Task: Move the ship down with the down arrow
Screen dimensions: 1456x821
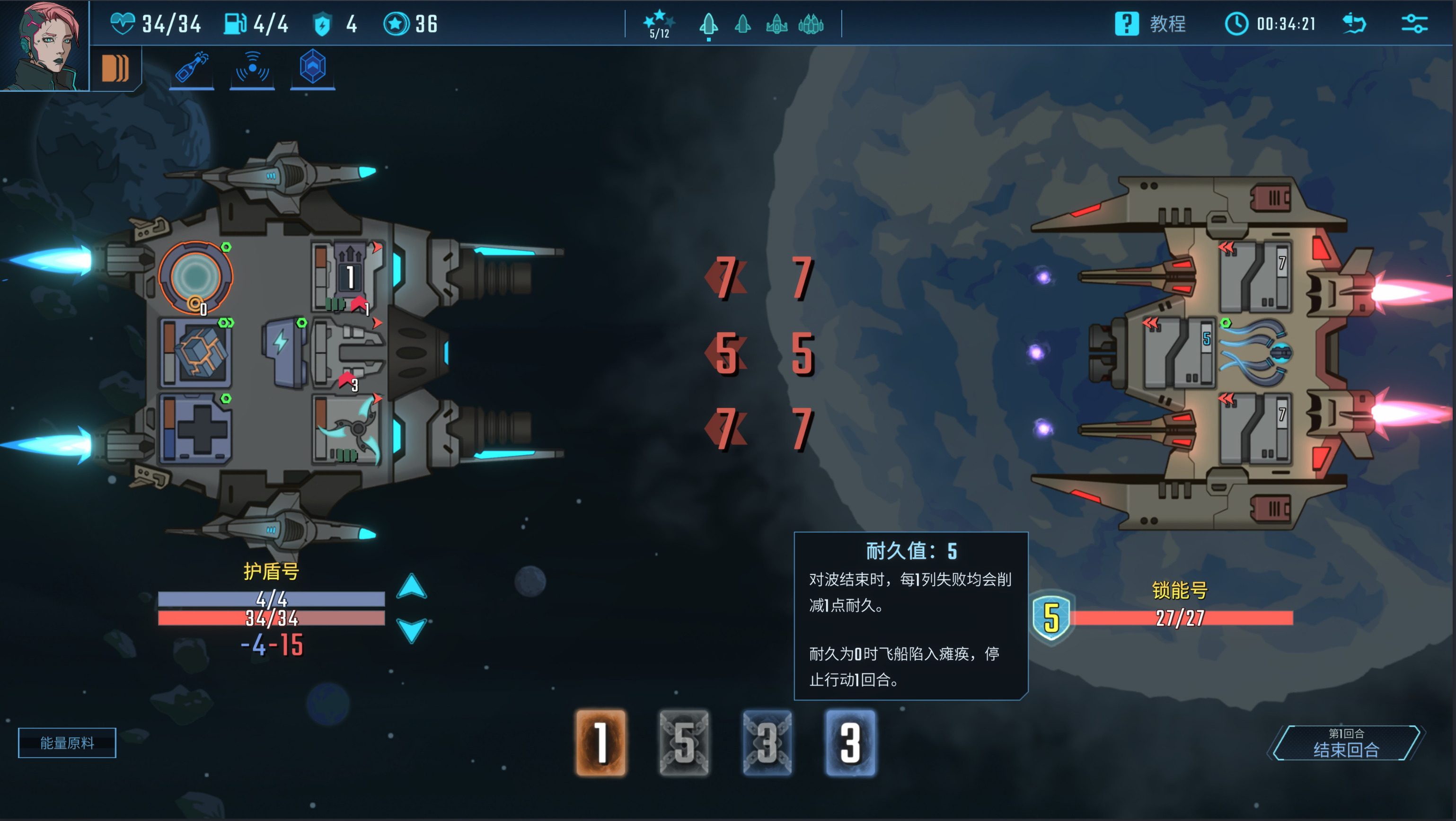Action: click(x=412, y=629)
